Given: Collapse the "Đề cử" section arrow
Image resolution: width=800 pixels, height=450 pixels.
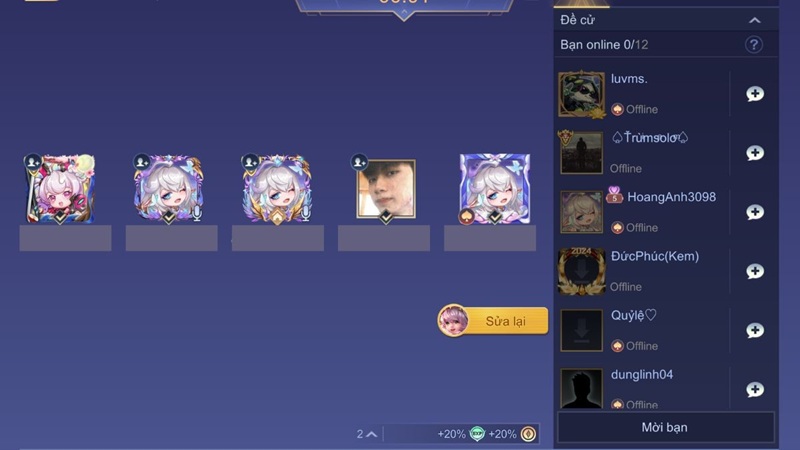Looking at the screenshot, I should [755, 20].
